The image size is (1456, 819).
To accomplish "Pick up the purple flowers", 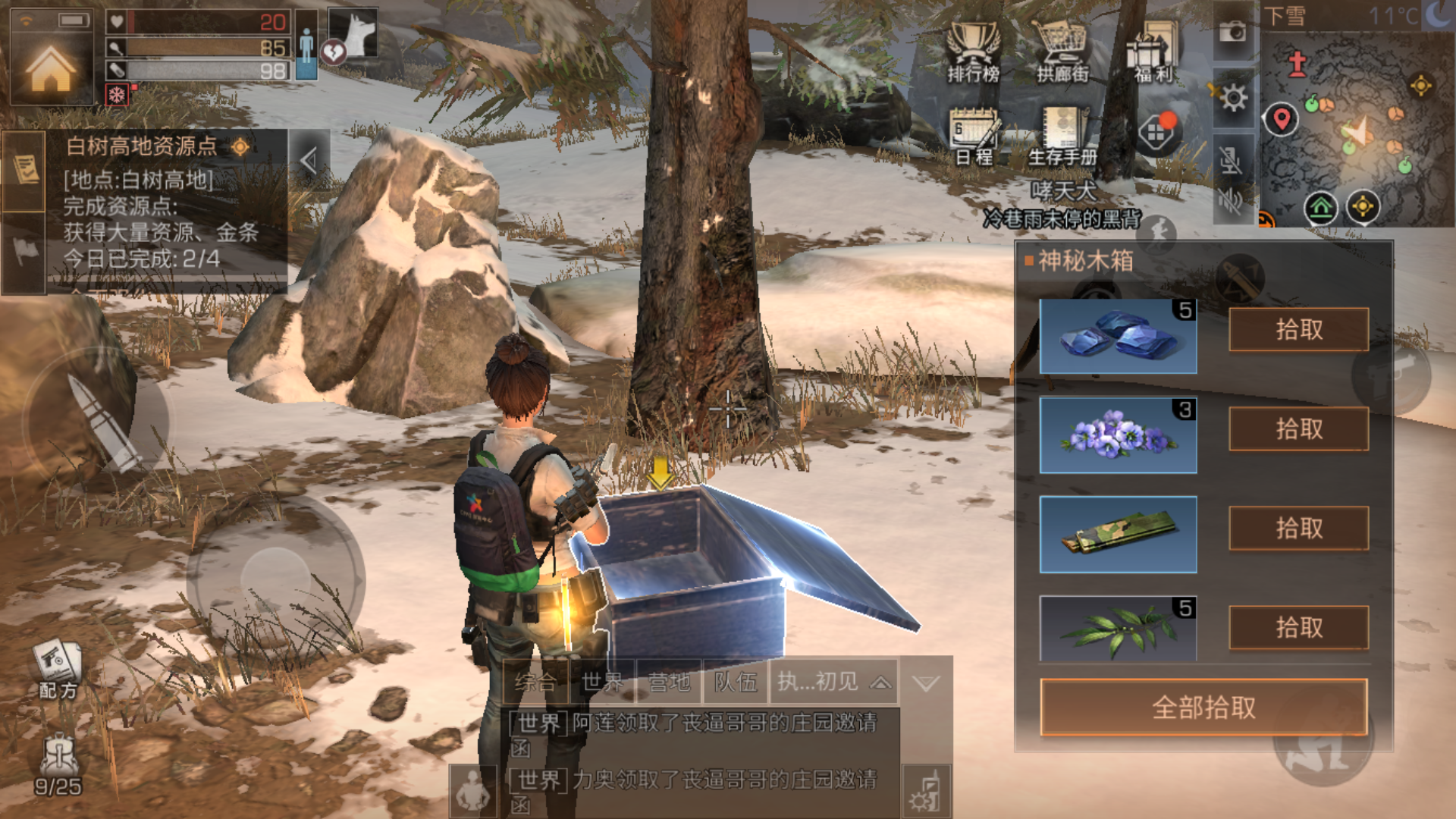I will 1298,429.
